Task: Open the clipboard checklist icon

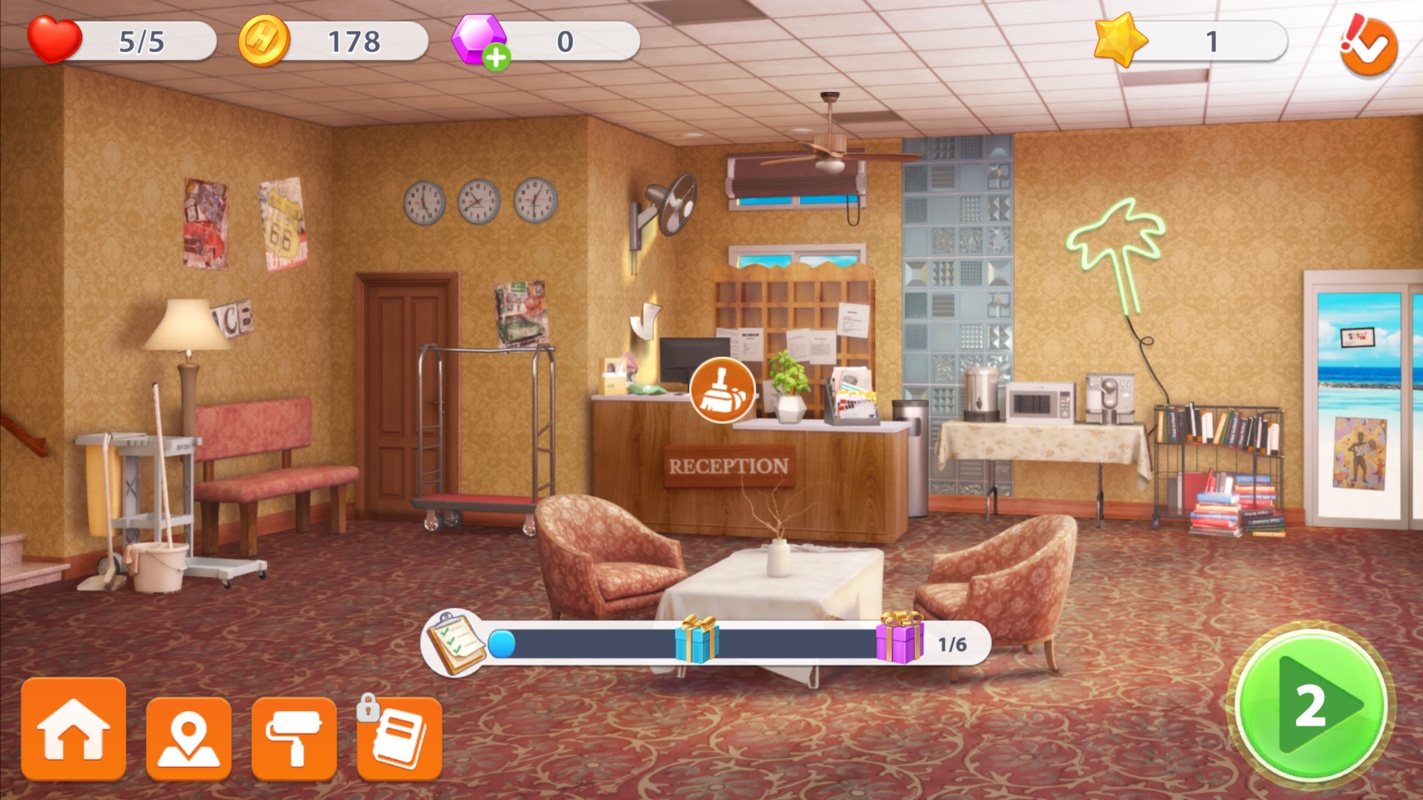Action: 456,643
